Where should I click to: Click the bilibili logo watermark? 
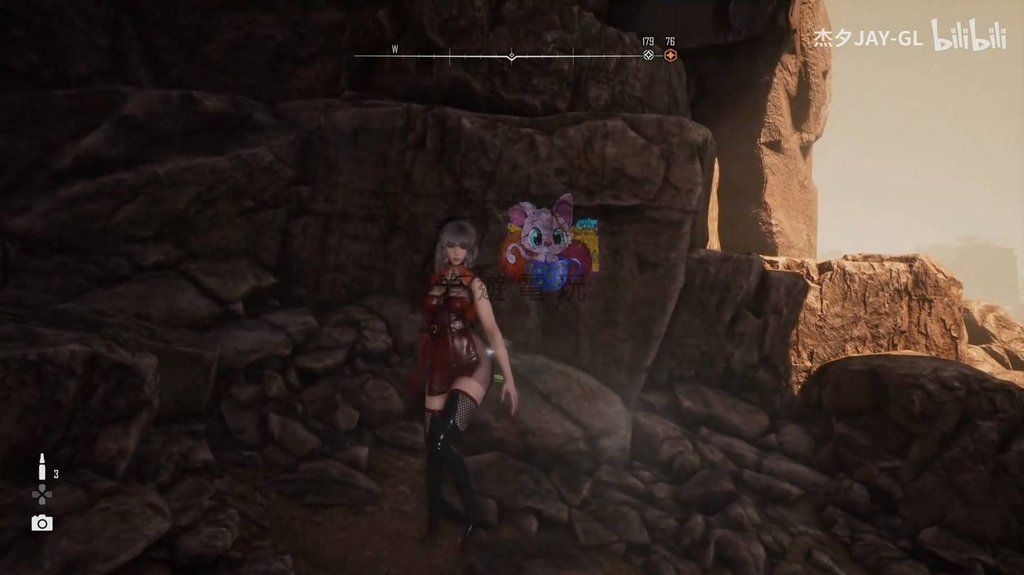(968, 36)
